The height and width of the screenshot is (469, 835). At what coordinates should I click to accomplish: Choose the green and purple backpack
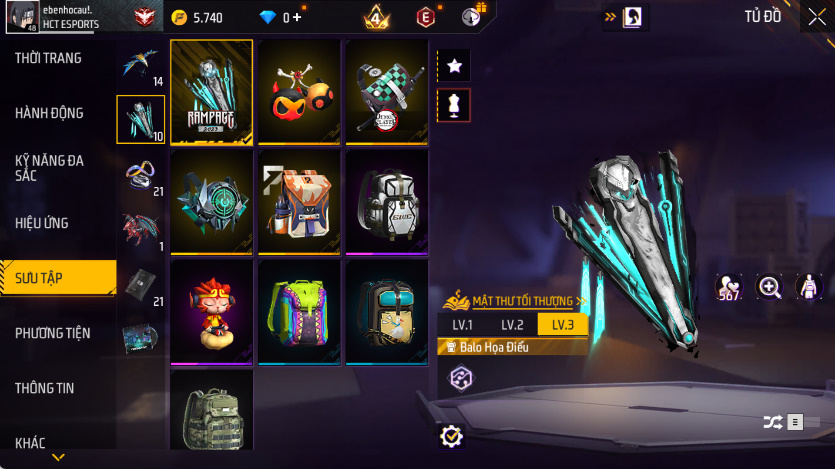[299, 312]
